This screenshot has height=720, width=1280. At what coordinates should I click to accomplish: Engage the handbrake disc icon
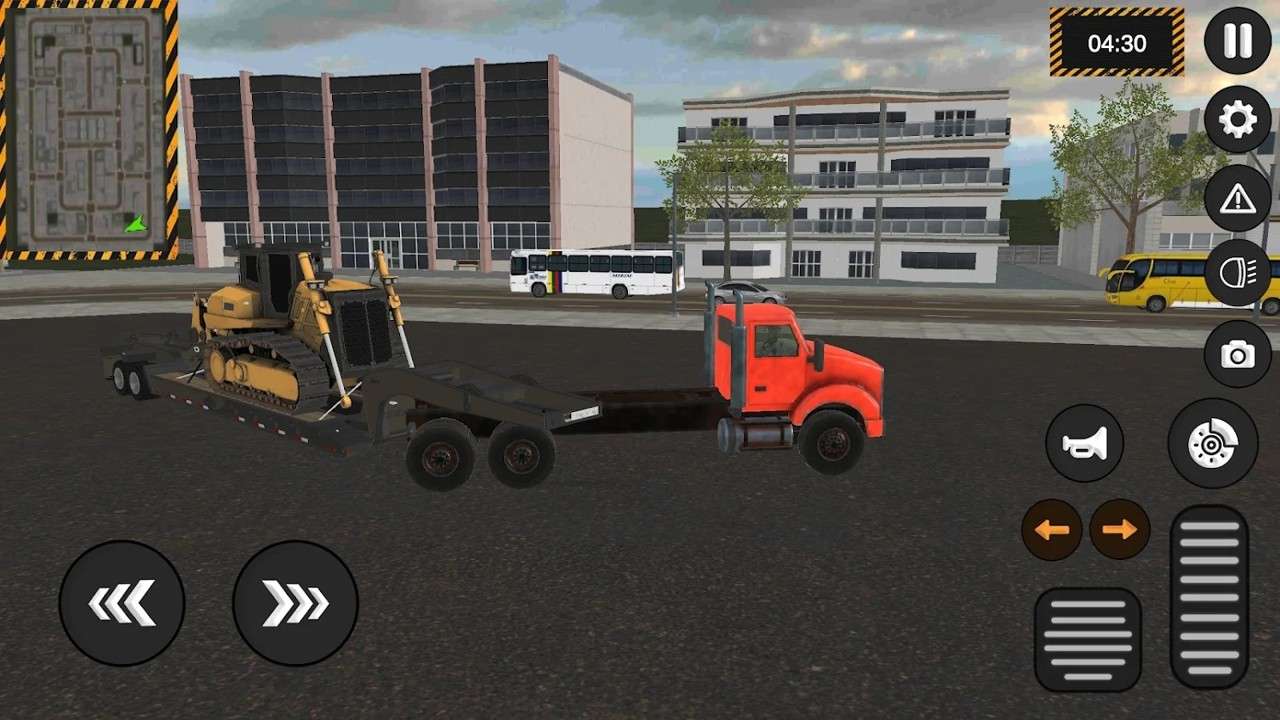[1213, 440]
